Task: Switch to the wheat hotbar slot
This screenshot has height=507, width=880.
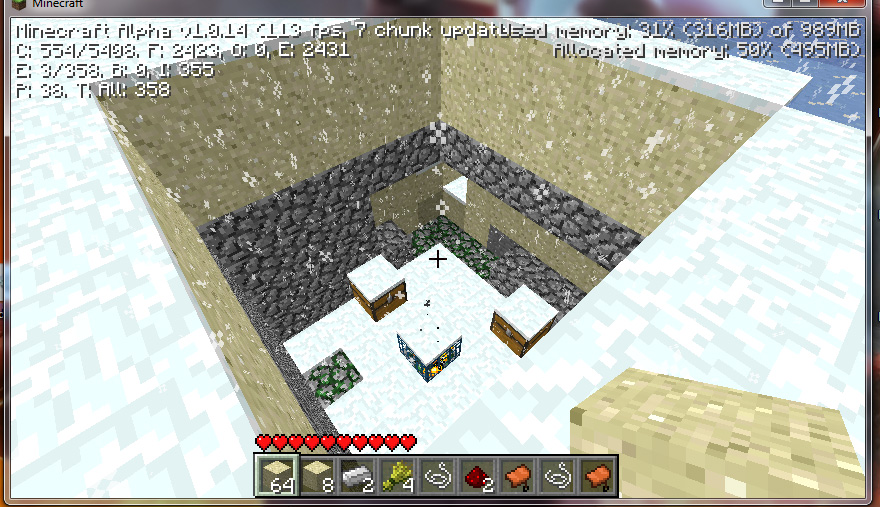Action: coord(397,476)
